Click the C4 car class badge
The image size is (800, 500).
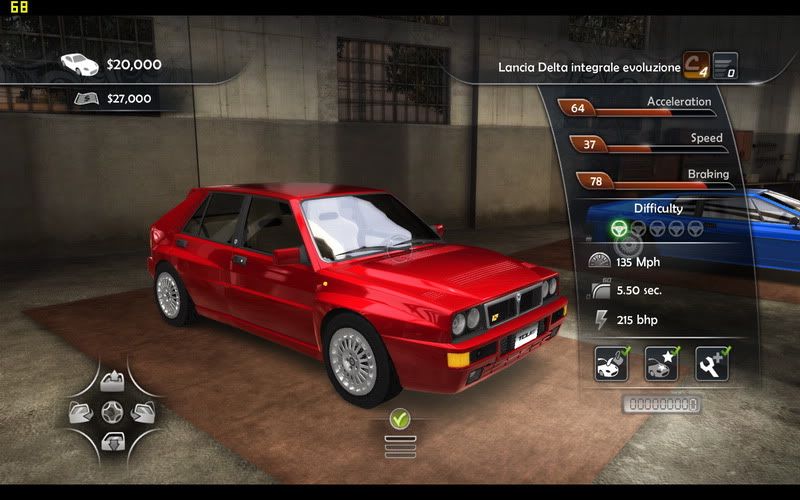696,65
